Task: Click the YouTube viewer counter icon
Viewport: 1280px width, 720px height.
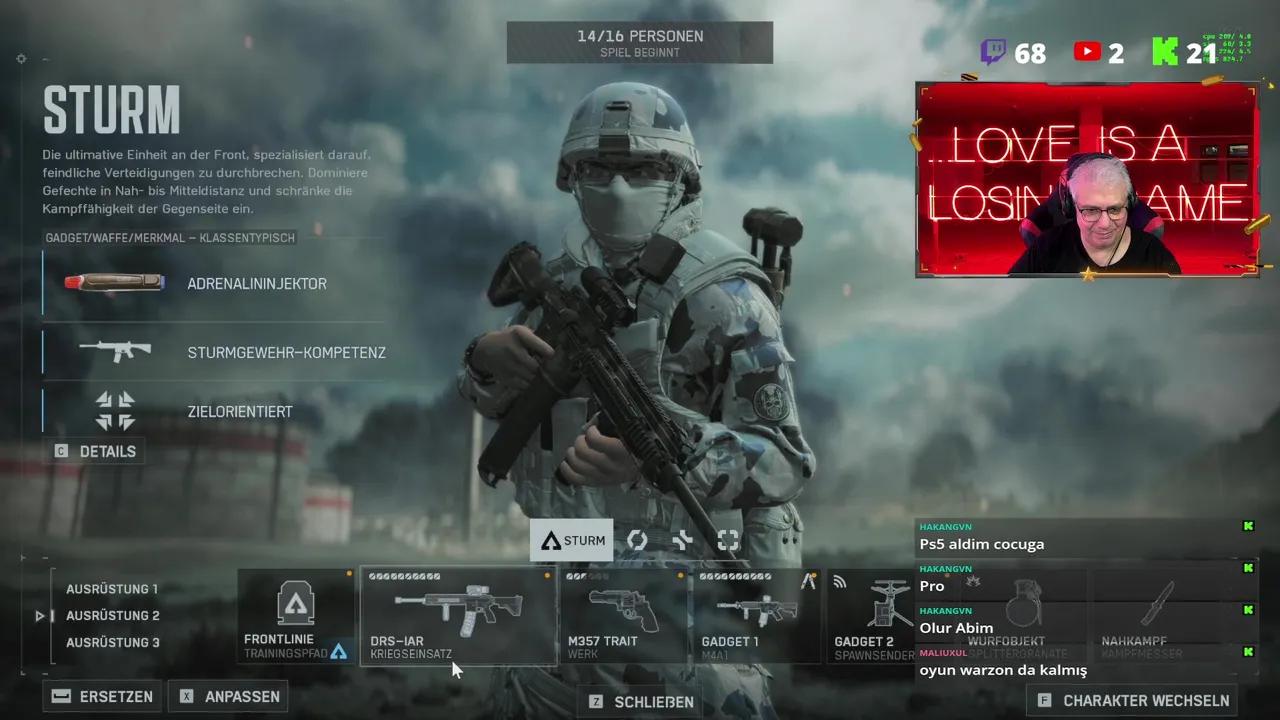Action: point(1087,53)
